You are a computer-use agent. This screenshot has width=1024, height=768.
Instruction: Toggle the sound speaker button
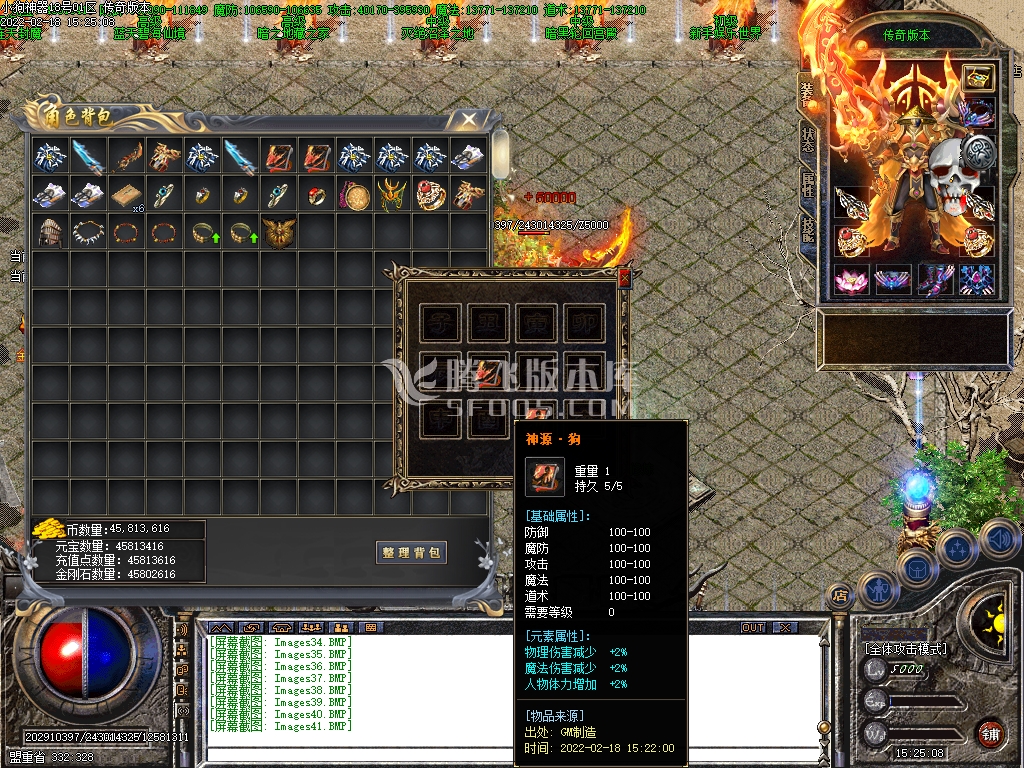point(998,539)
